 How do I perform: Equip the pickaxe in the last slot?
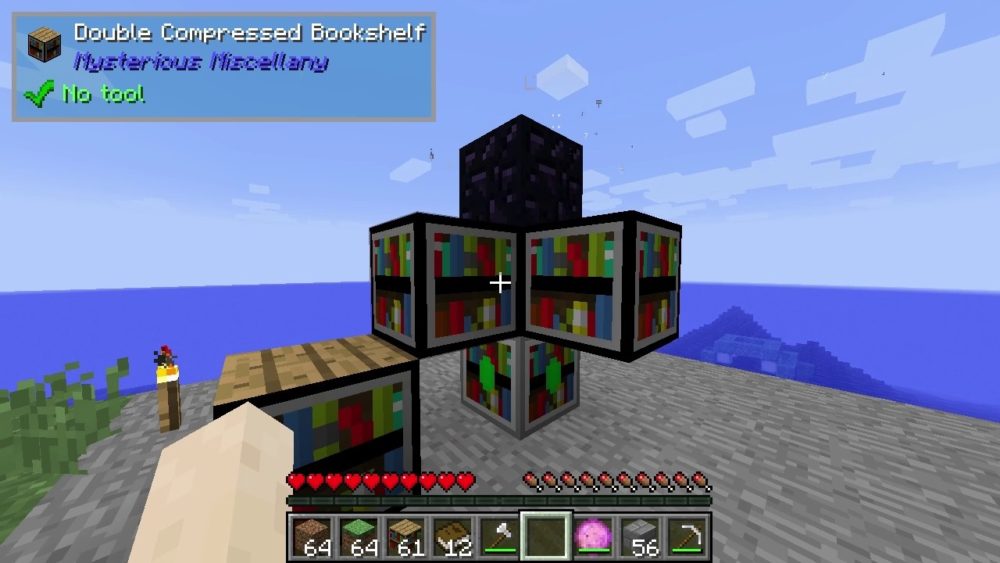pyautogui.click(x=687, y=536)
